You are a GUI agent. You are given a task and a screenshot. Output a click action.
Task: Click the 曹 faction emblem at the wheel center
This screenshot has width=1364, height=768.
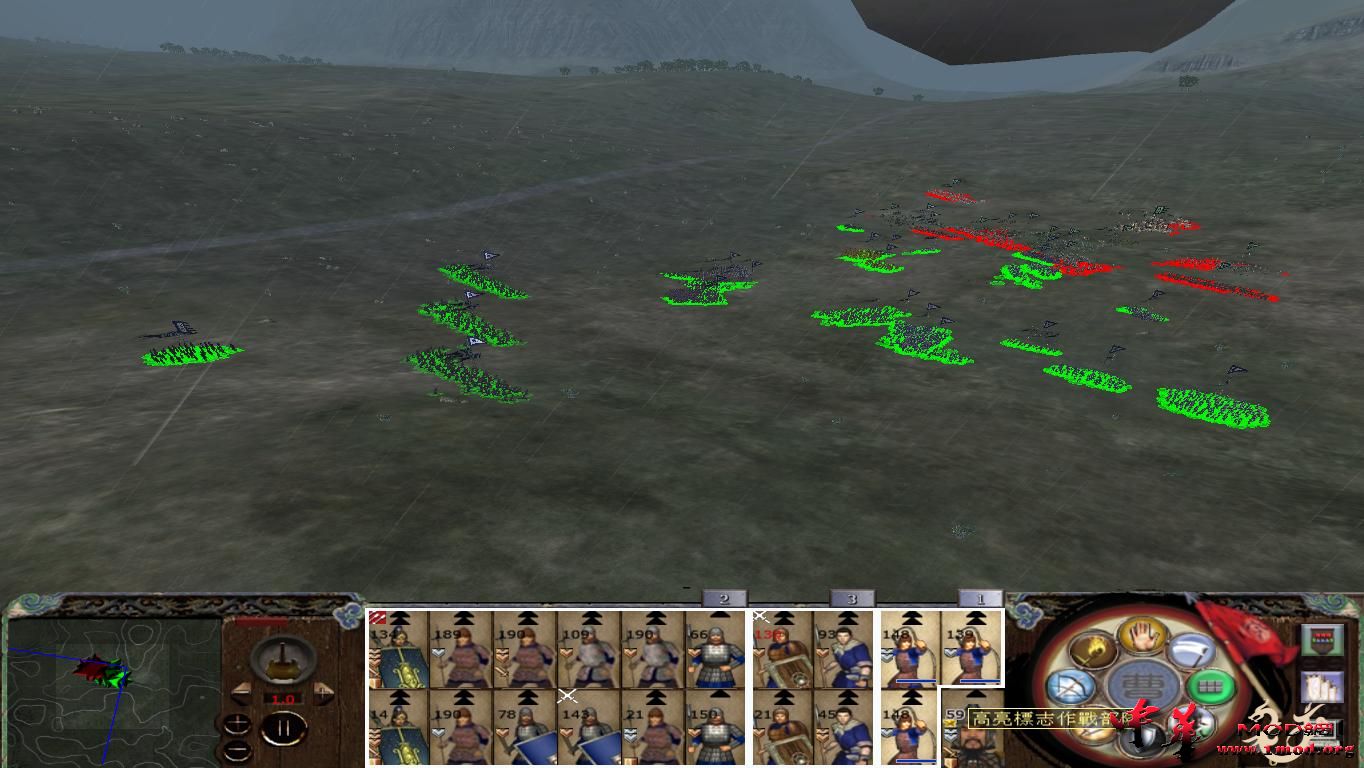click(1144, 682)
